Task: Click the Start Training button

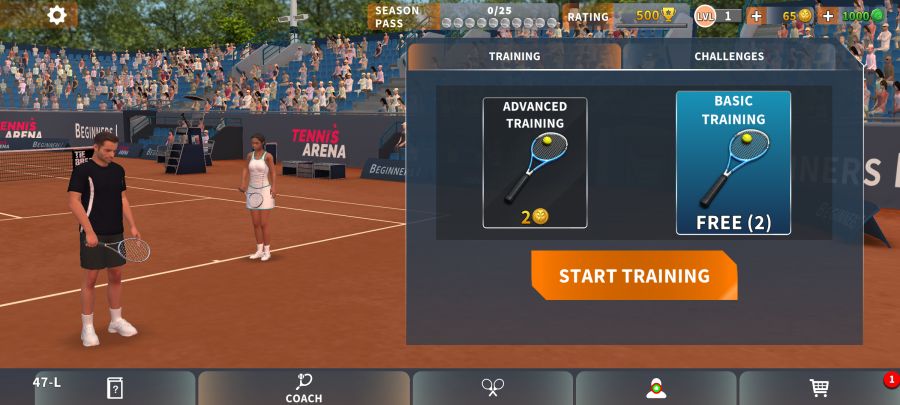Action: pyautogui.click(x=634, y=276)
